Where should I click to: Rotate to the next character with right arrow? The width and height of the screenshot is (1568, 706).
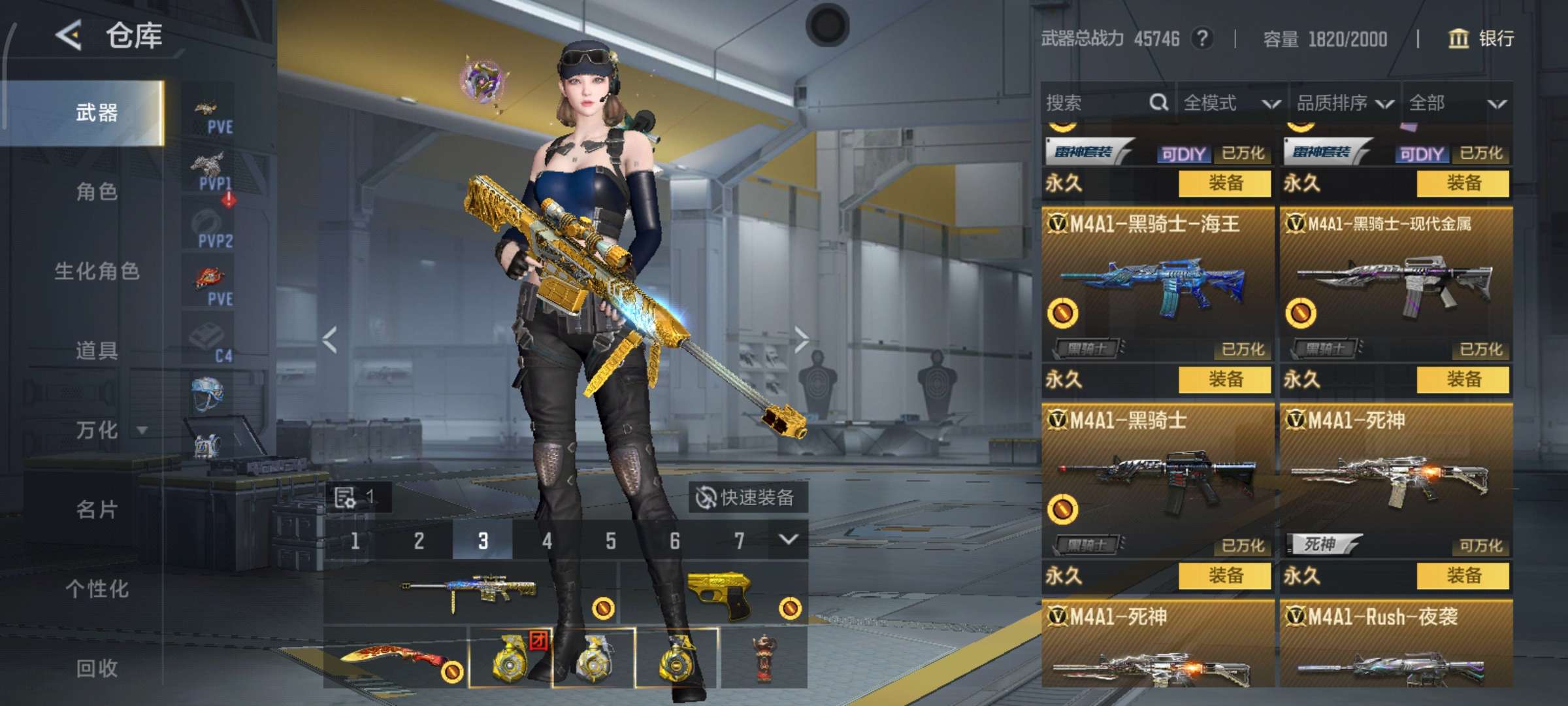click(x=801, y=340)
